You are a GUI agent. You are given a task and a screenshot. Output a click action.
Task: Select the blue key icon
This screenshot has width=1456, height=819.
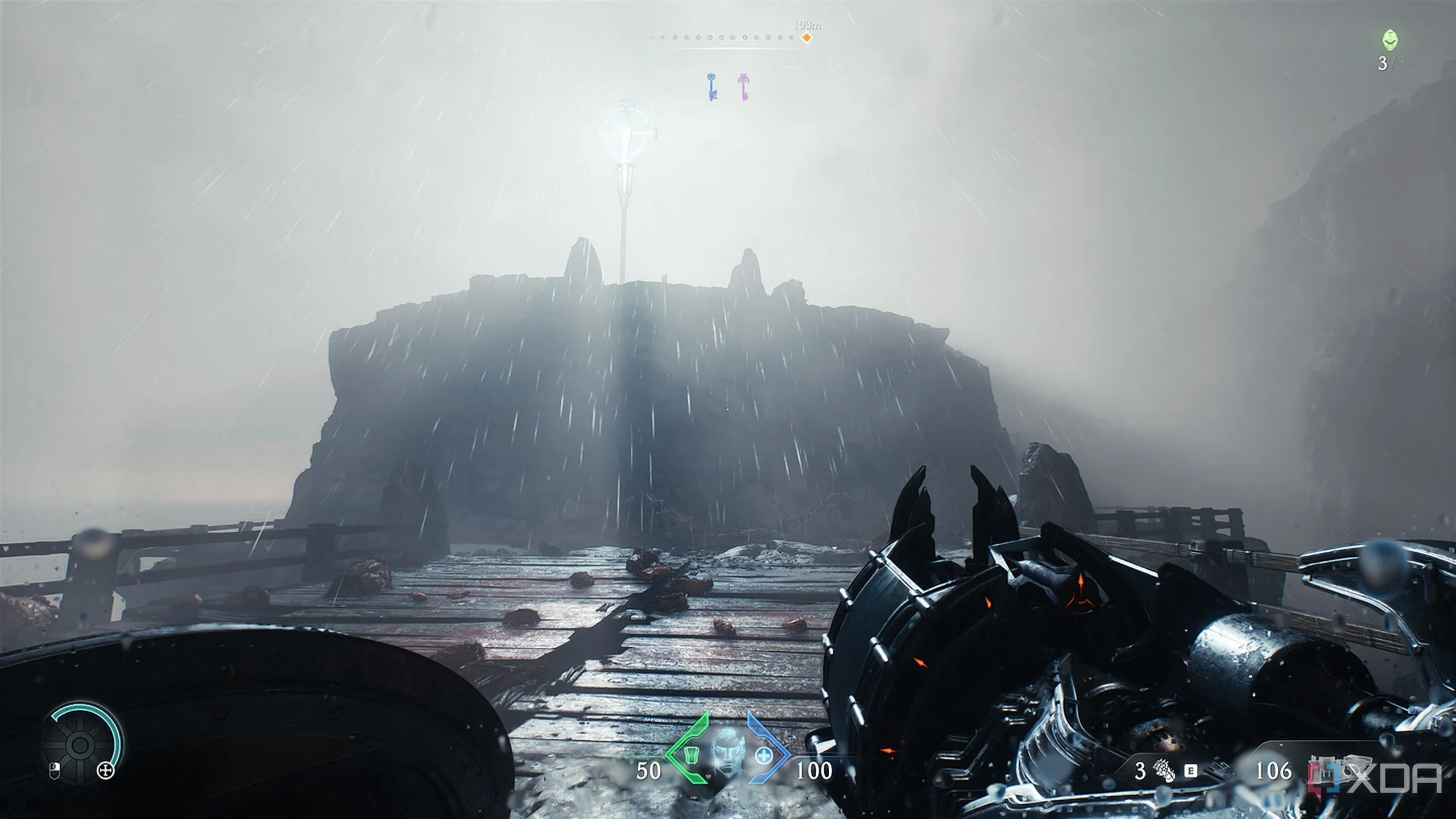coord(712,87)
